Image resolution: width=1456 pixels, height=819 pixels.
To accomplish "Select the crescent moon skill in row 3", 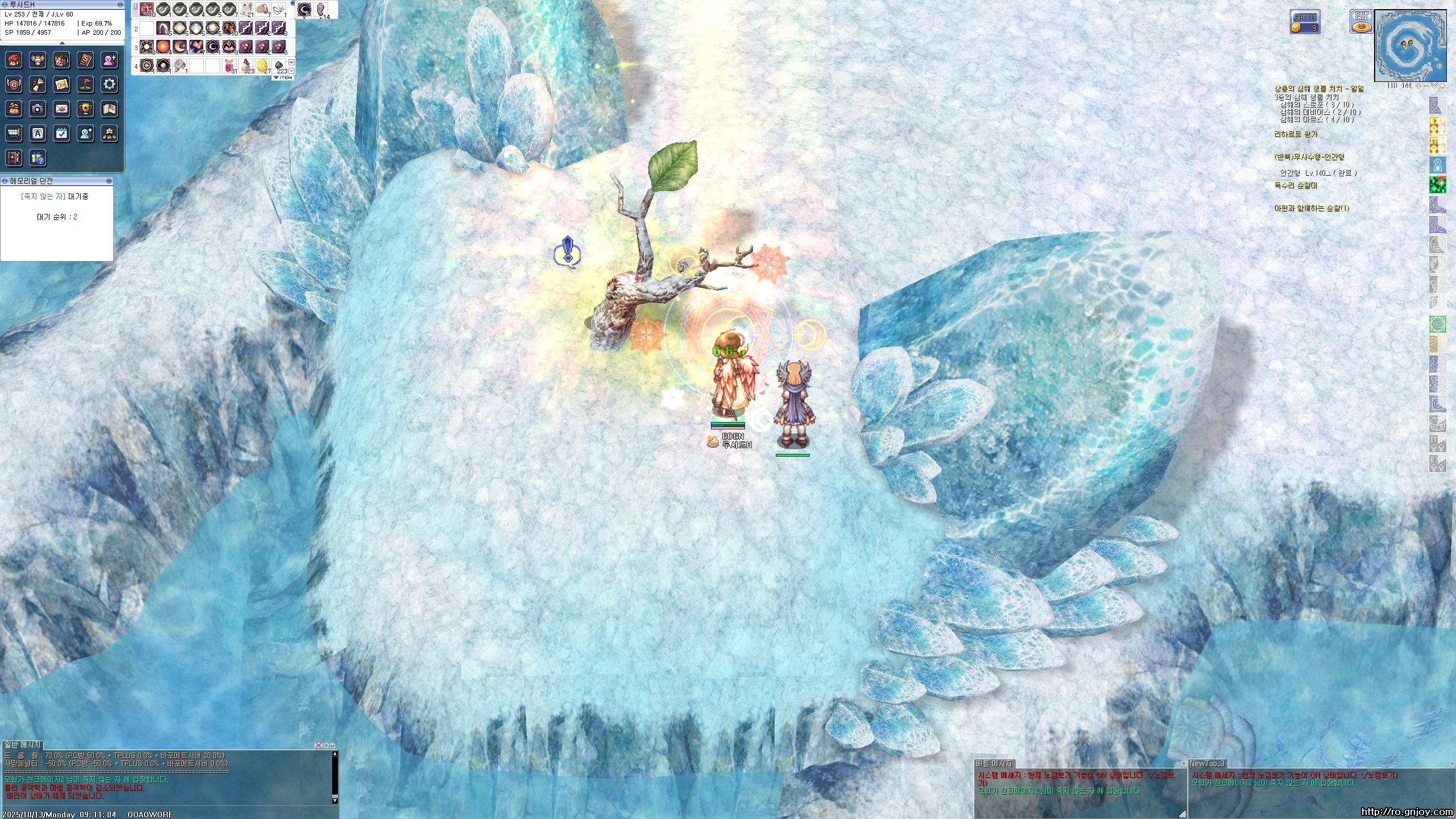I will coord(180,47).
